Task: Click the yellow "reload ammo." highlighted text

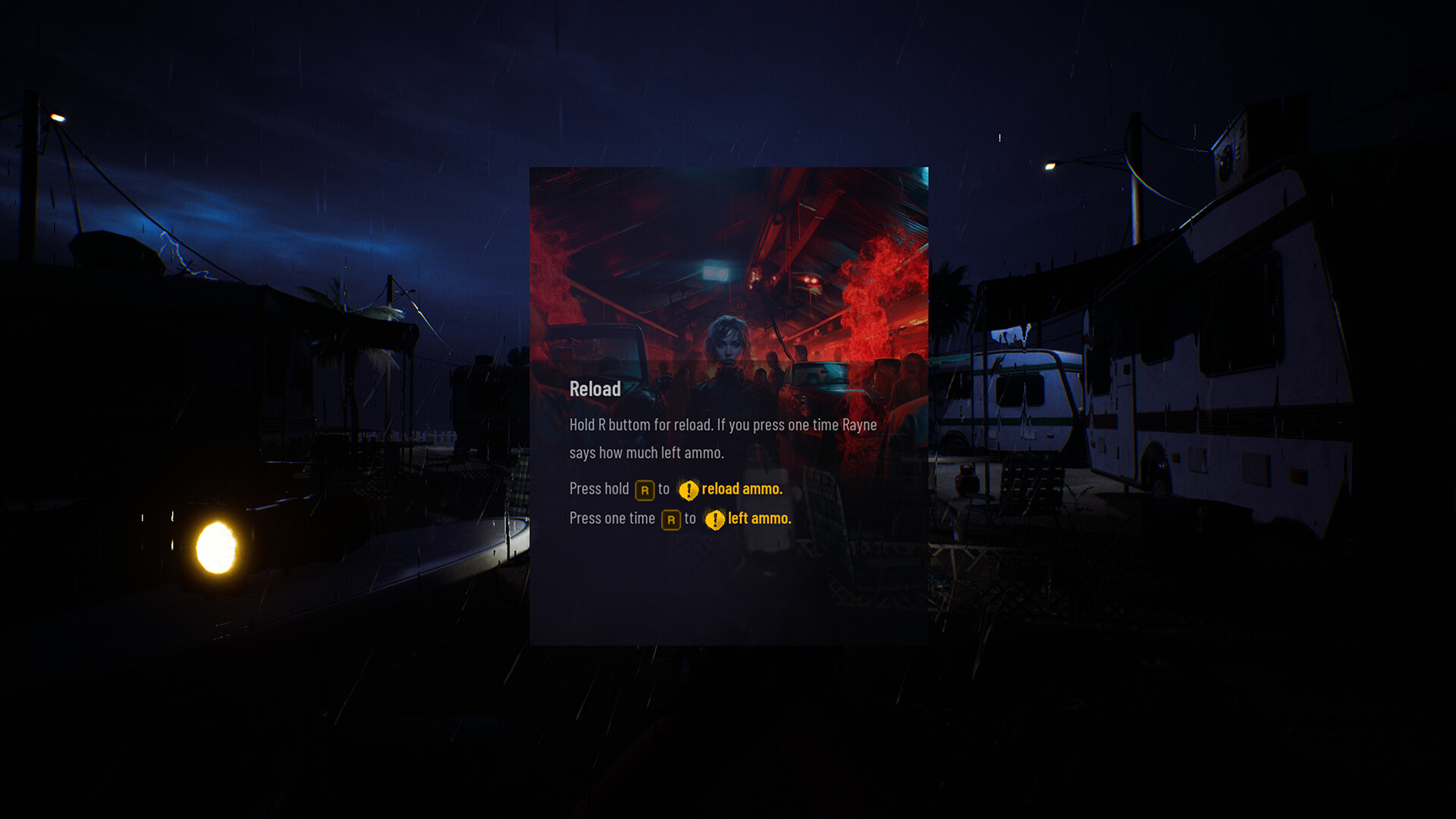Action: pos(742,489)
